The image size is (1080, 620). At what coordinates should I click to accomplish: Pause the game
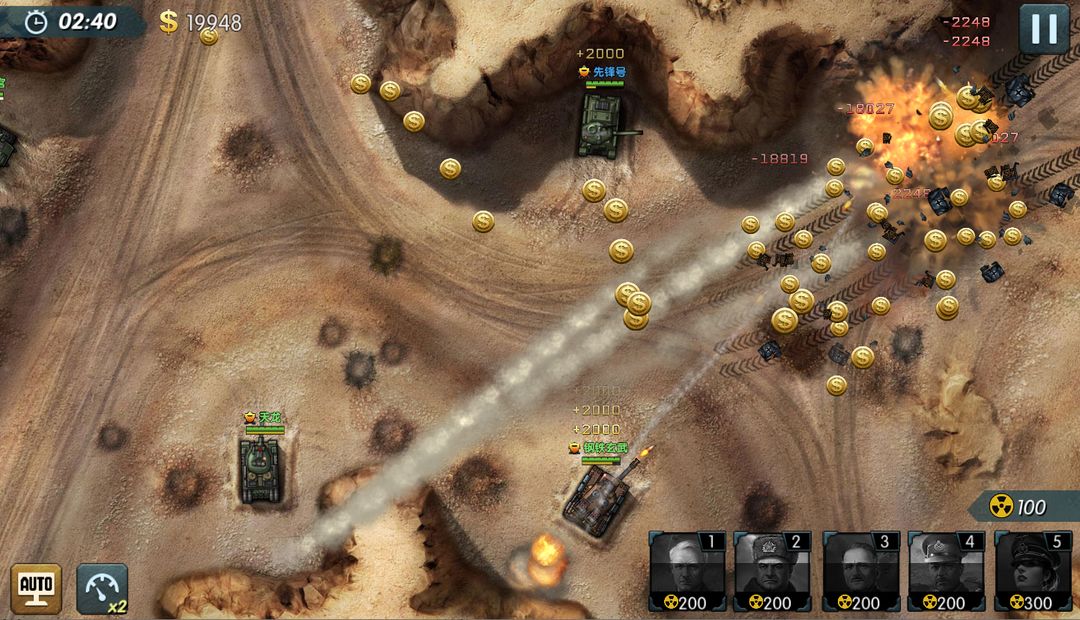pyautogui.click(x=1044, y=29)
